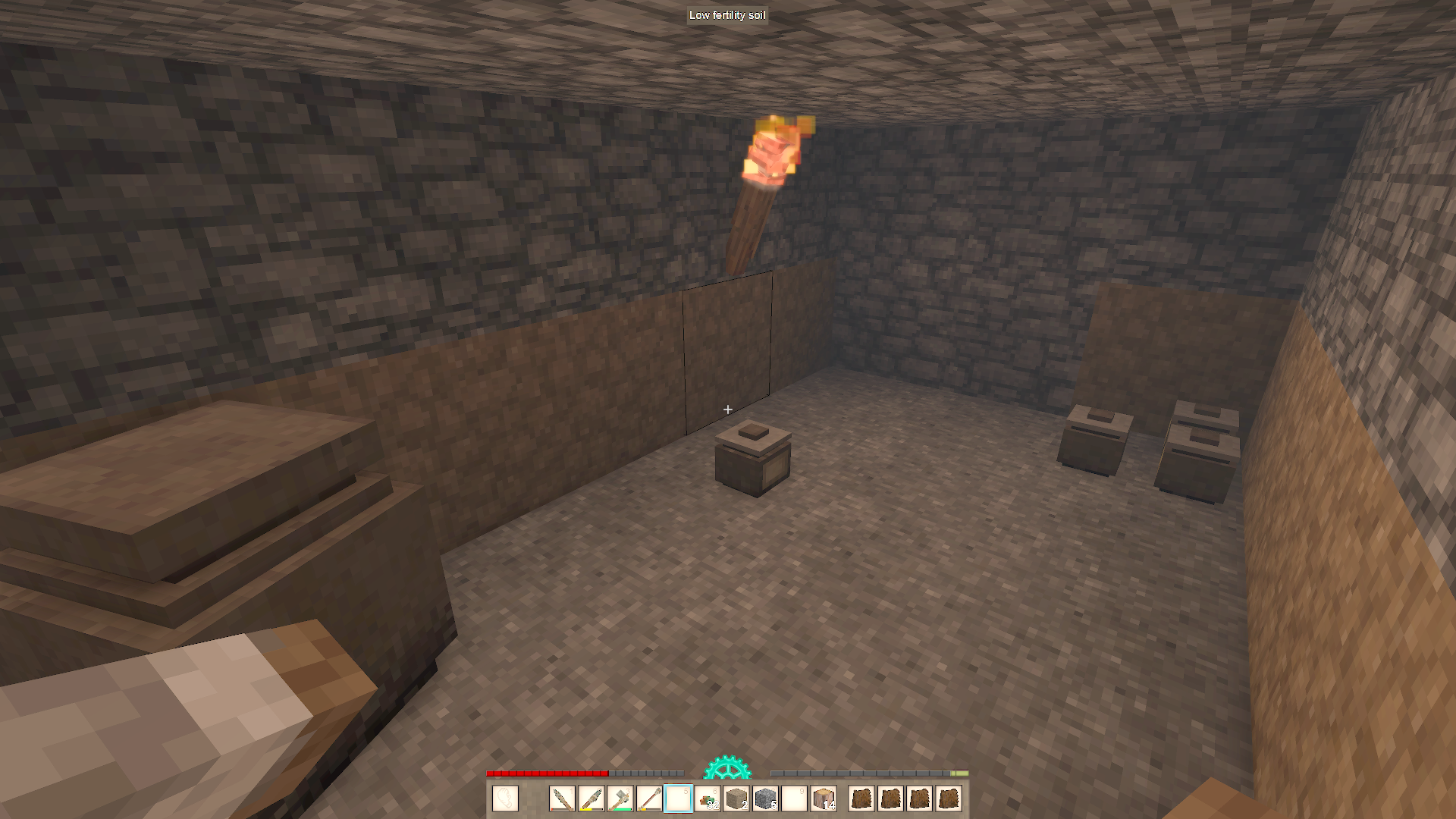
Task: Select empty hotbar slot 9
Action: 793,799
